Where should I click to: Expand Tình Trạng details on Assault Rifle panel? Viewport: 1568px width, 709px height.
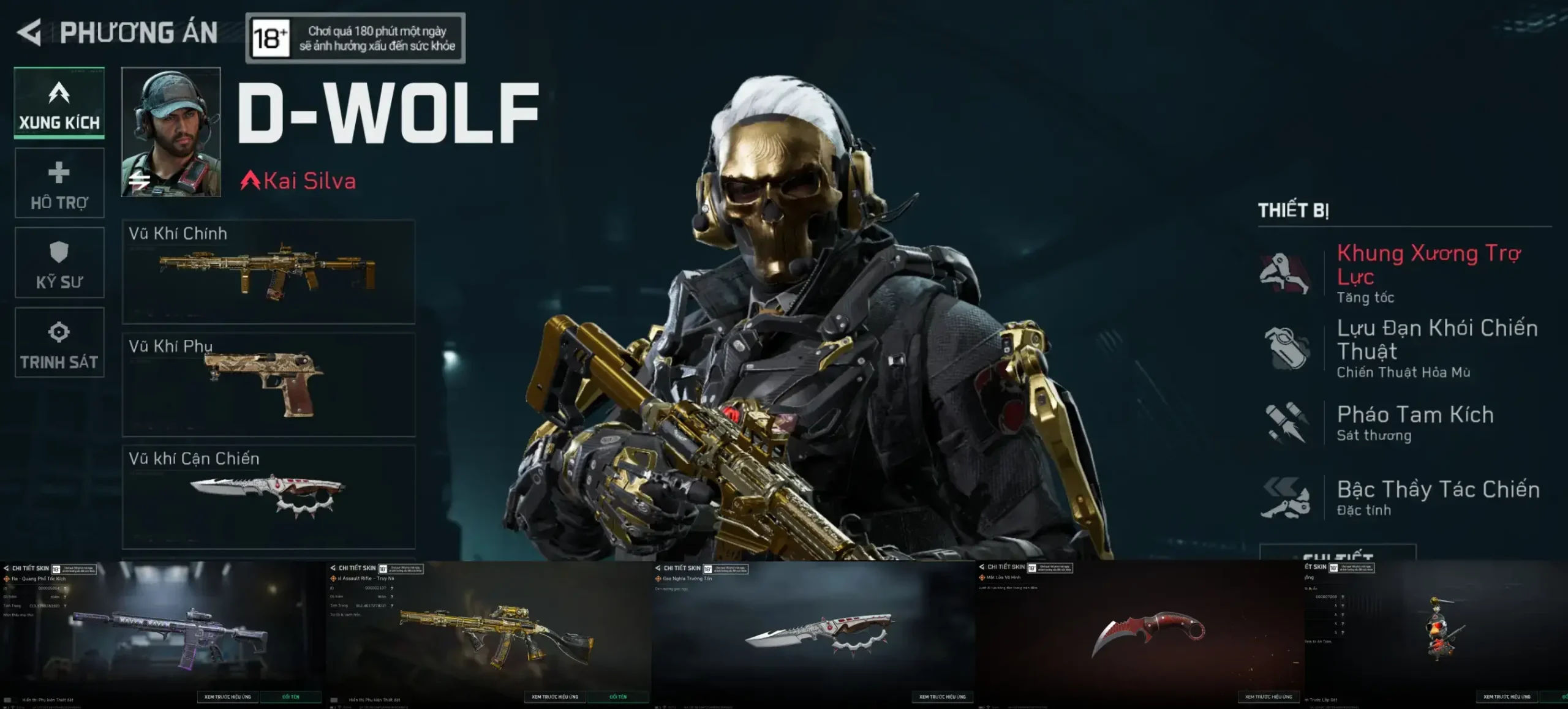point(392,606)
